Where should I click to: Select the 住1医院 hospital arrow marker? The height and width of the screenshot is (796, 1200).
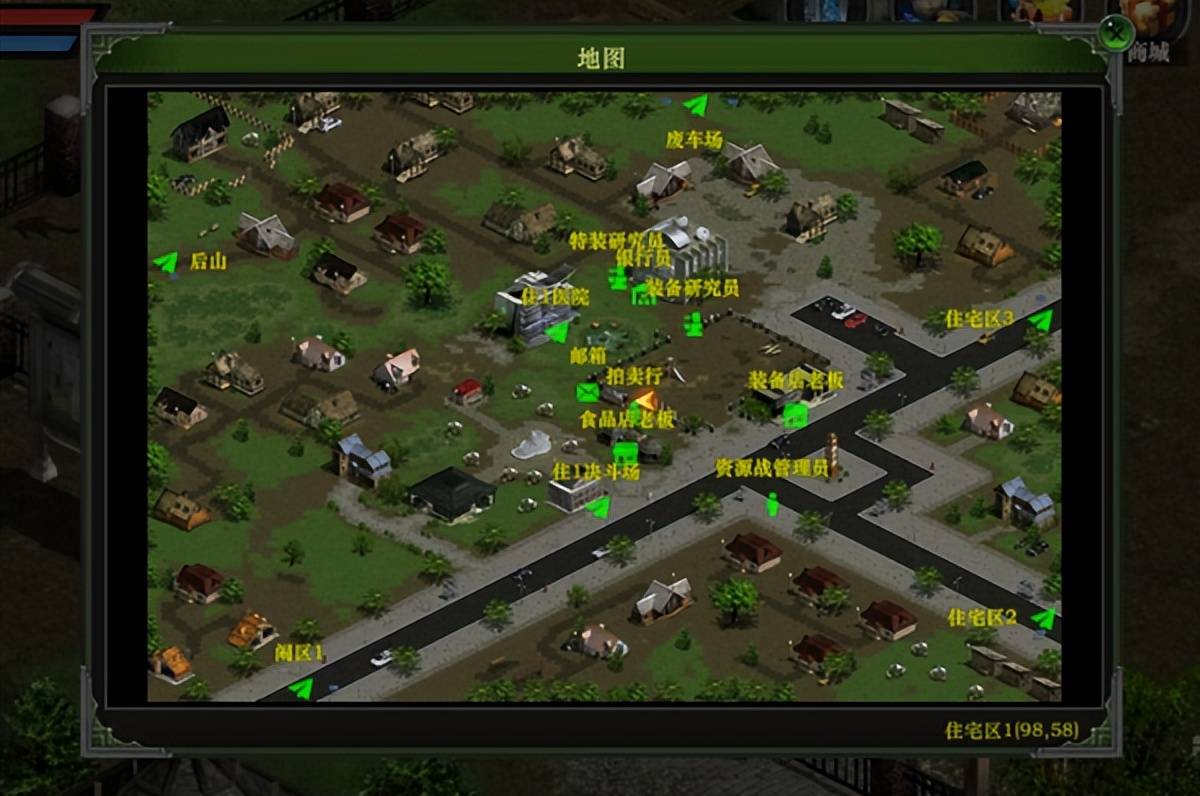point(556,332)
